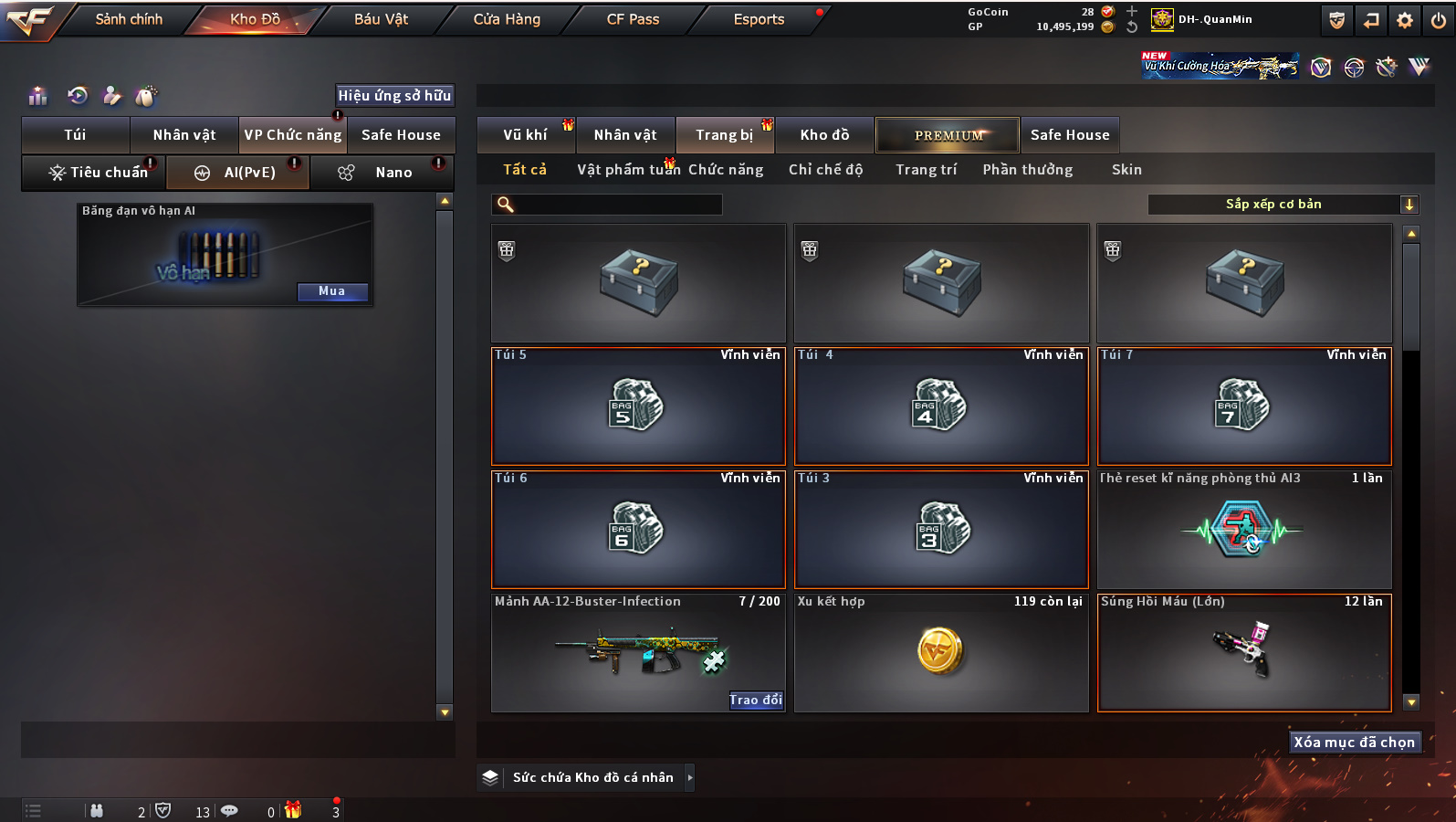1456x822 pixels.
Task: Select the Súng Hồi Máu (Lớn) item
Action: (1244, 652)
